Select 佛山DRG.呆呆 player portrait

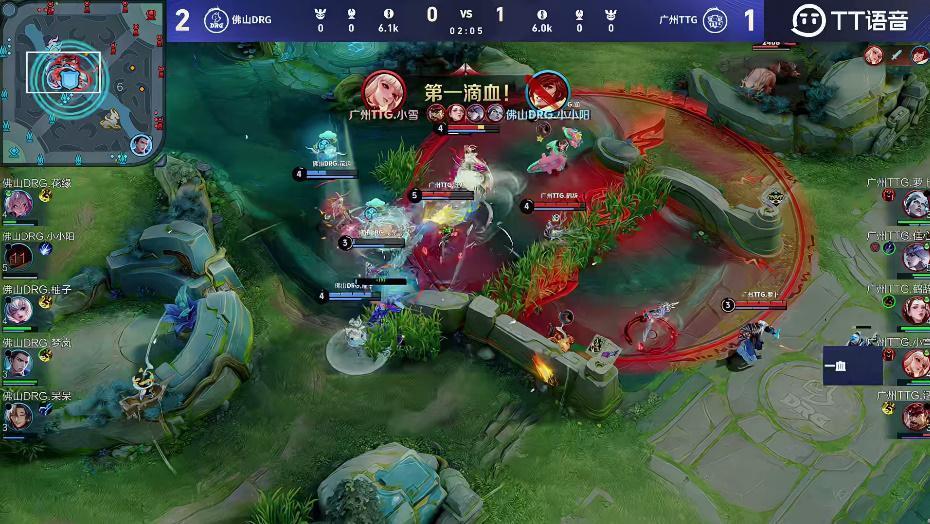coord(18,416)
